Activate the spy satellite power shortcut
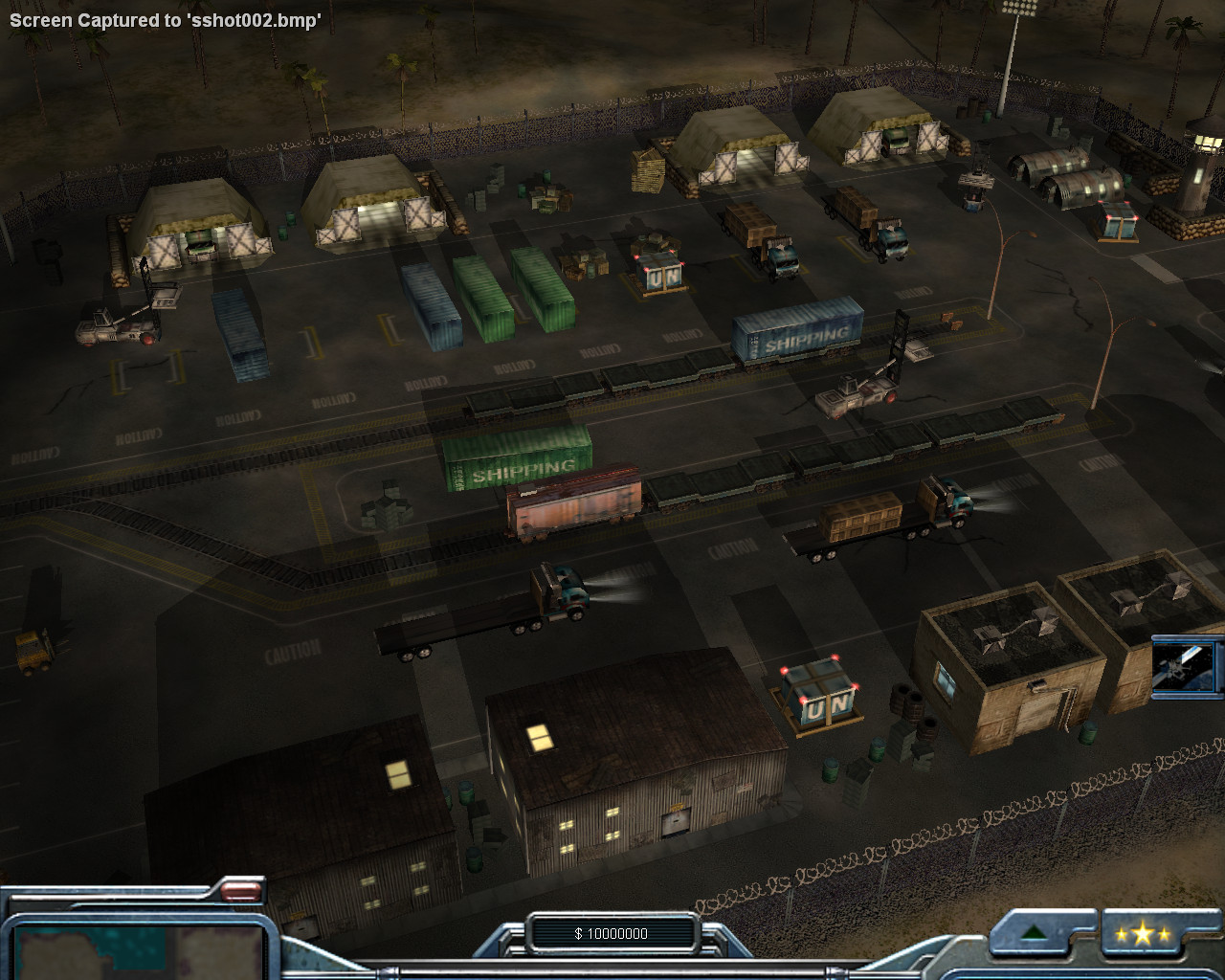Screen dimensions: 1225x980 [1185, 666]
